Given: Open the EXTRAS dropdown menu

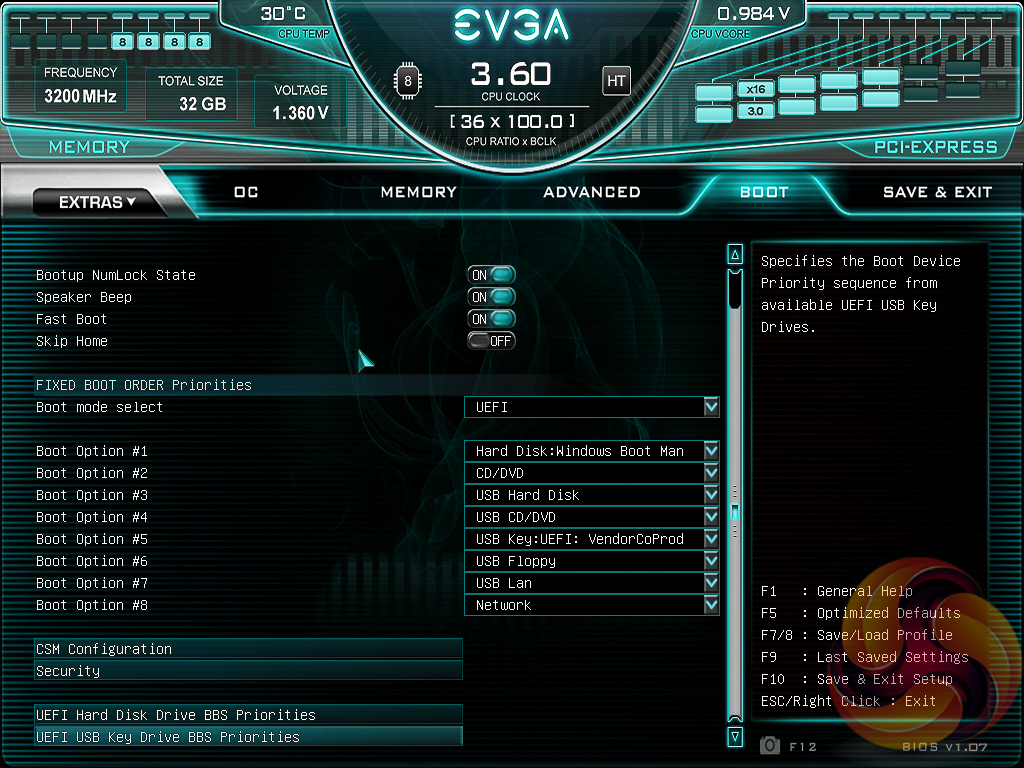Looking at the screenshot, I should coord(97,202).
